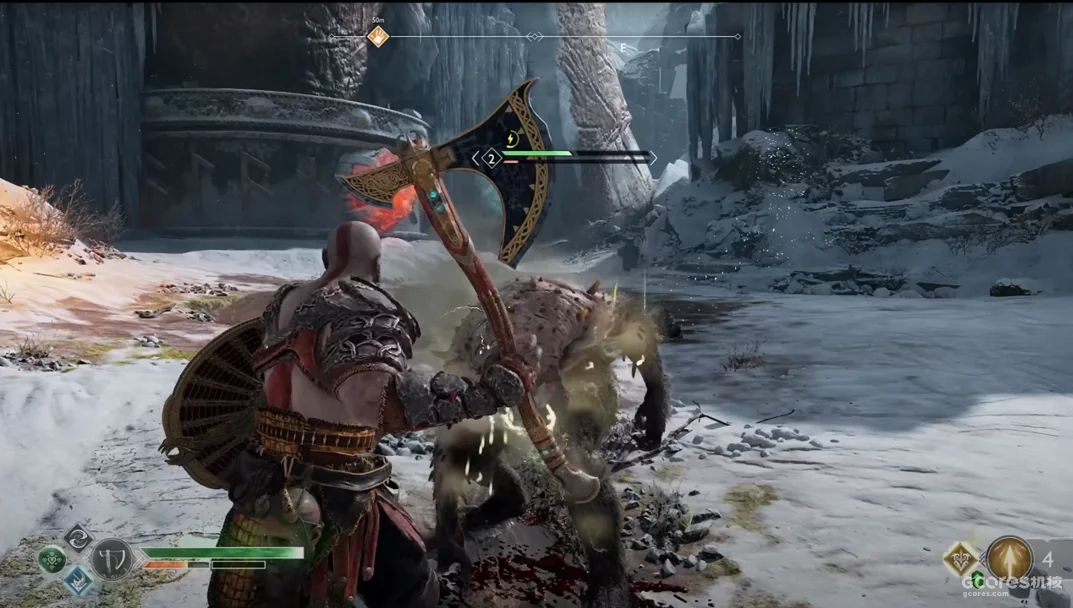Trigger the grey swirl diamond ability icon
1073x608 pixels.
point(77,537)
